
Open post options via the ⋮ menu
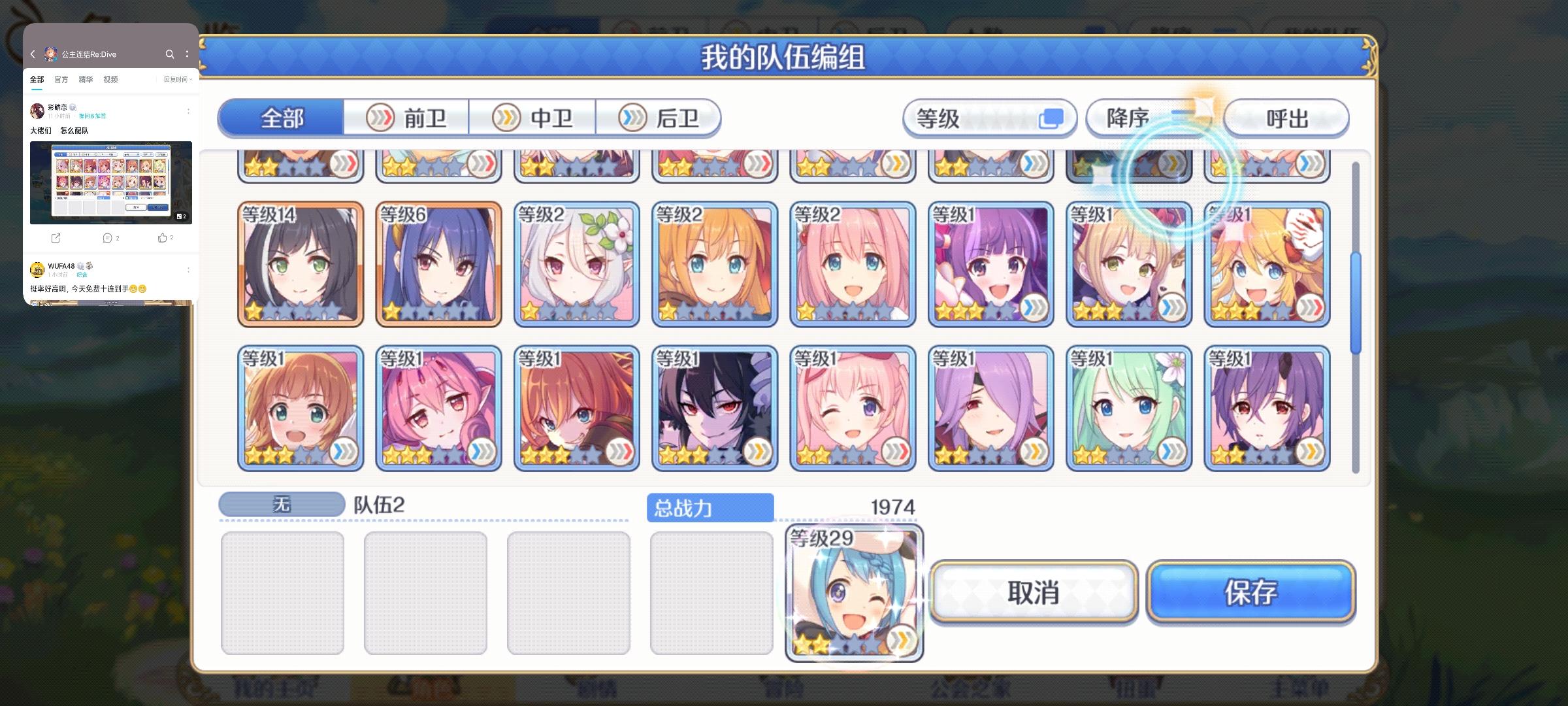188,111
